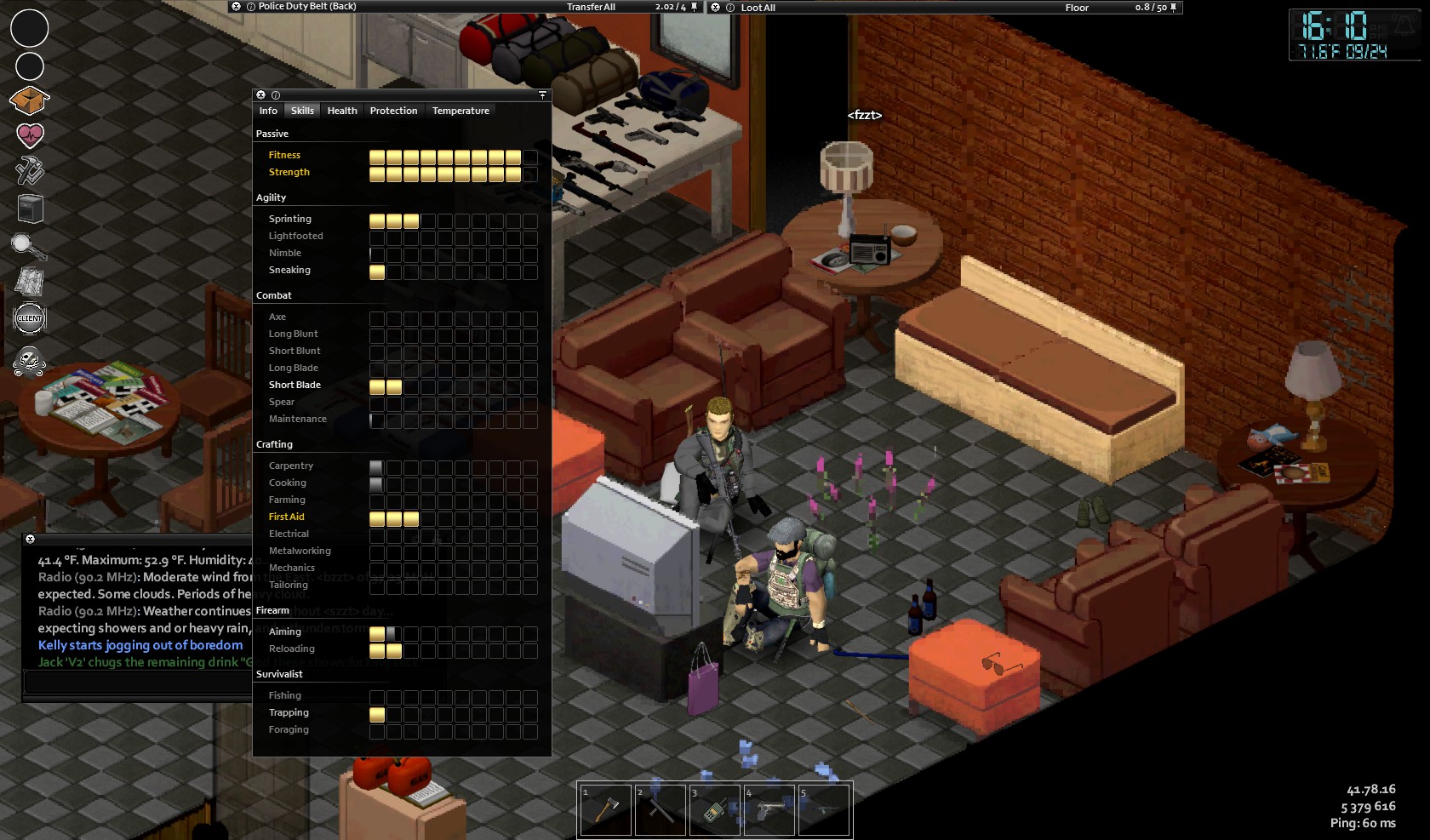The image size is (1430, 840).
Task: Click the Loot All button
Action: click(x=758, y=8)
